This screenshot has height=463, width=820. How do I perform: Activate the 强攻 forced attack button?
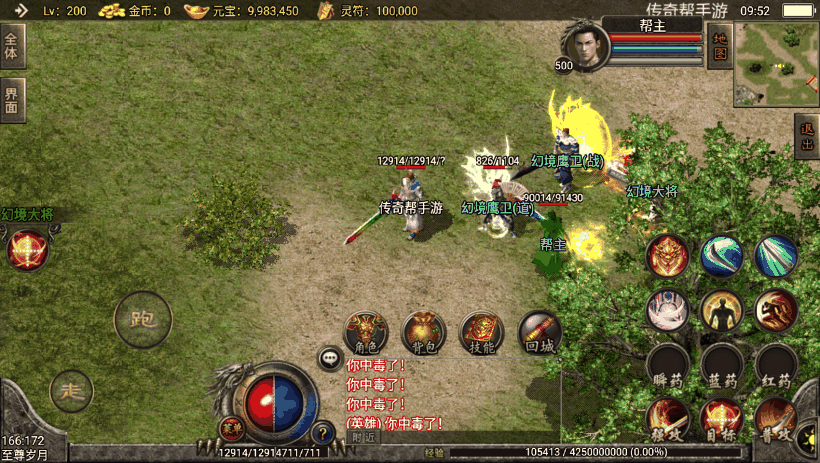point(667,418)
